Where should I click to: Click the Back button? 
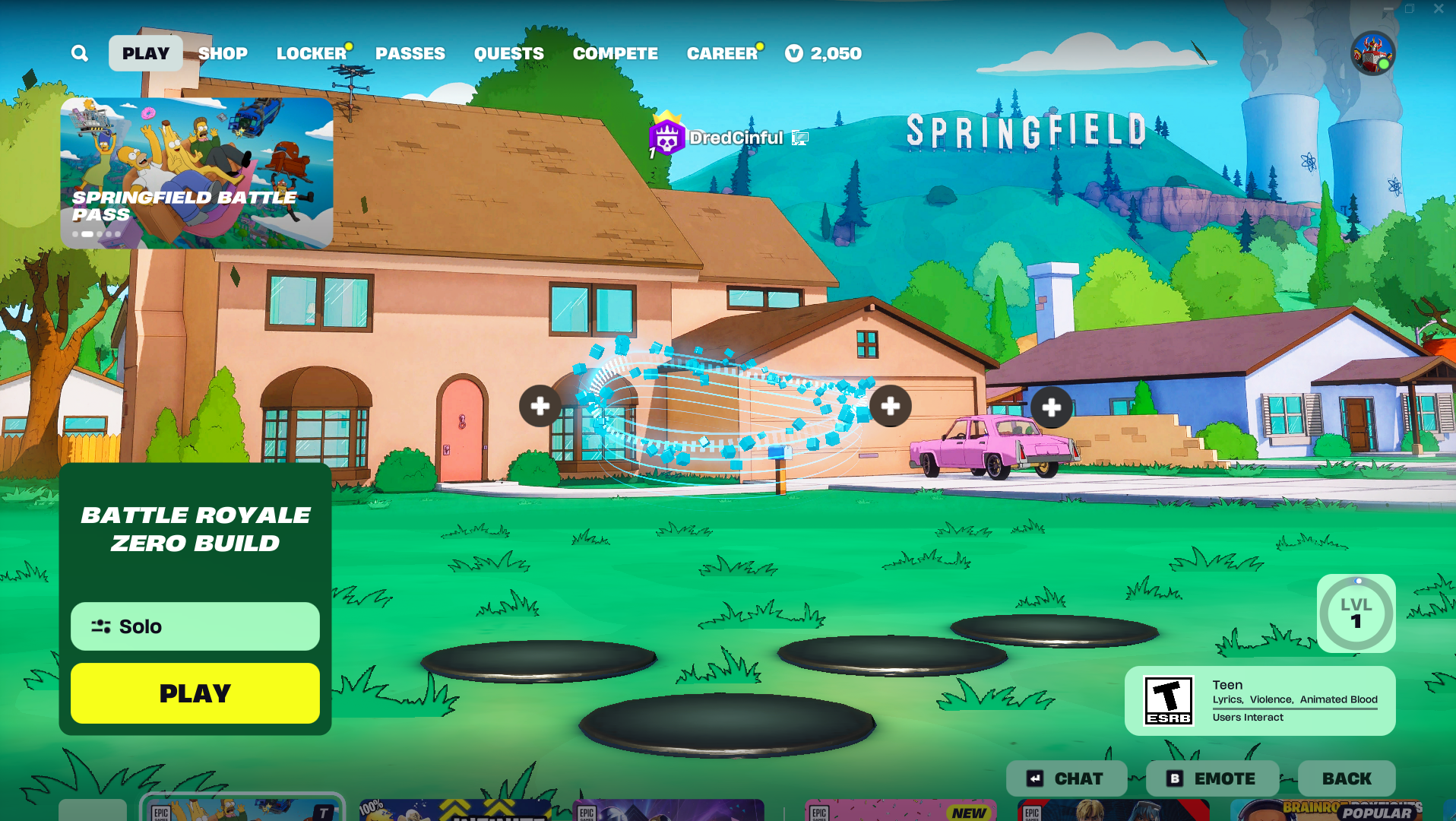(1347, 778)
